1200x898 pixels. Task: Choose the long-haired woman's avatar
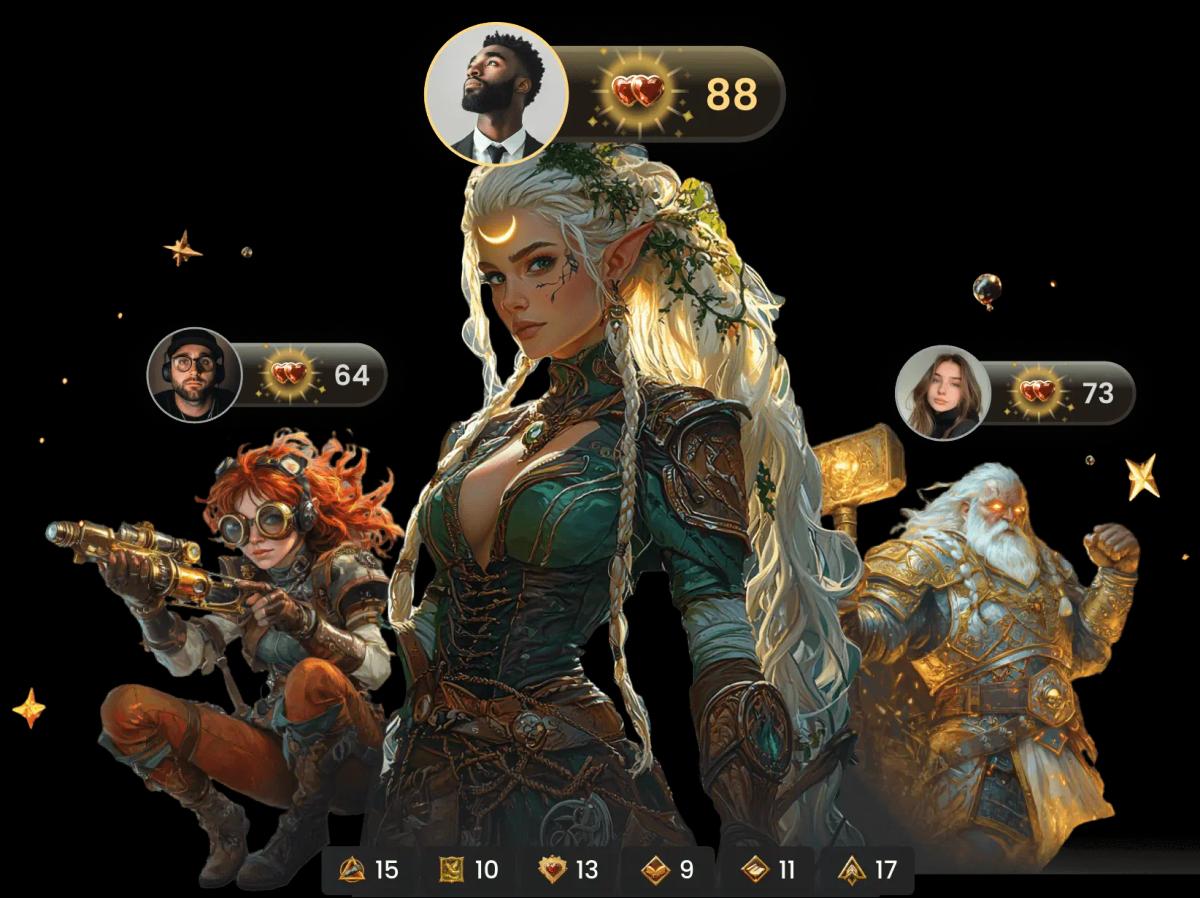943,393
